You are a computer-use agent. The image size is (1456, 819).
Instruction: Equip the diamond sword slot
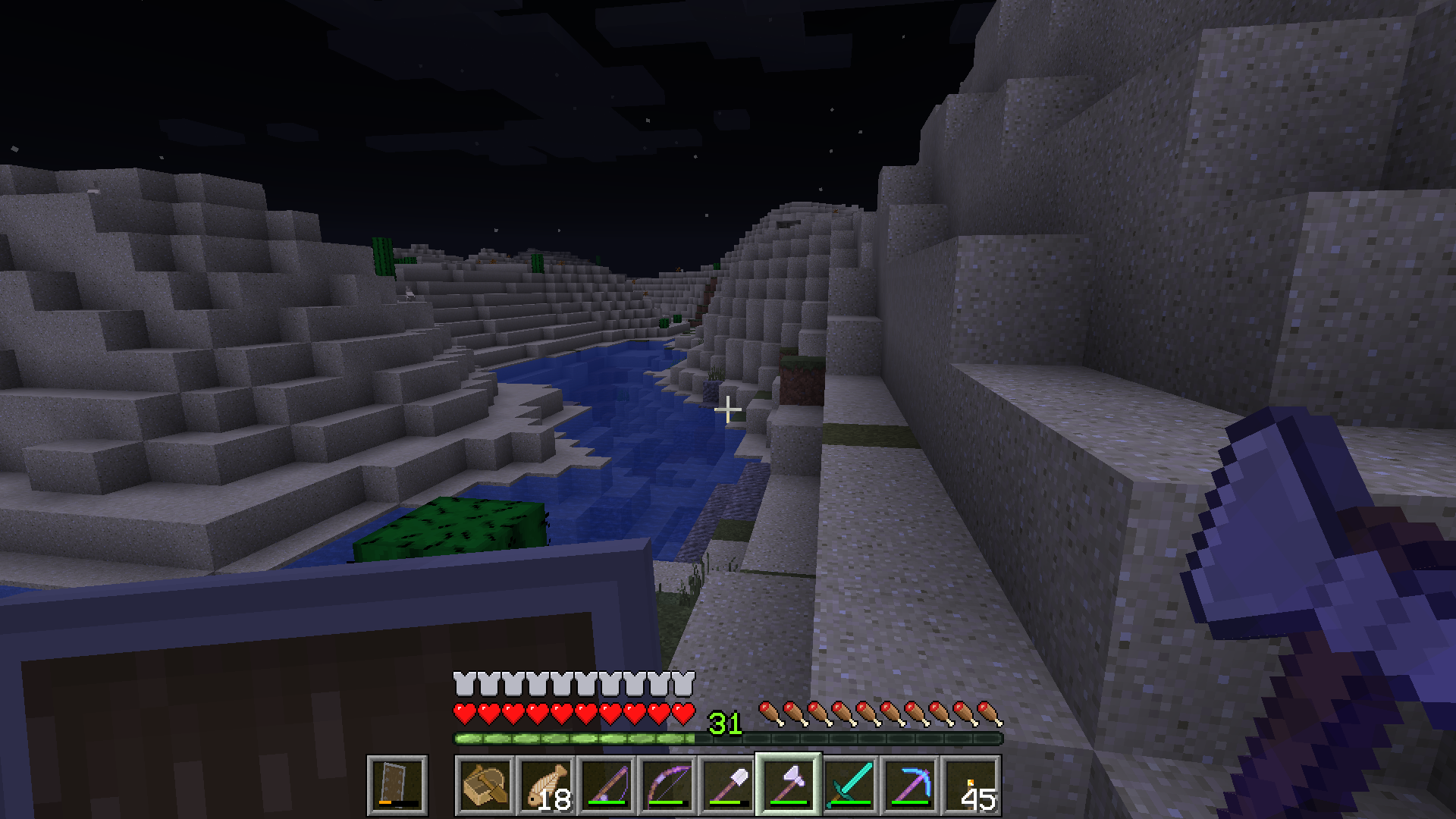(849, 785)
